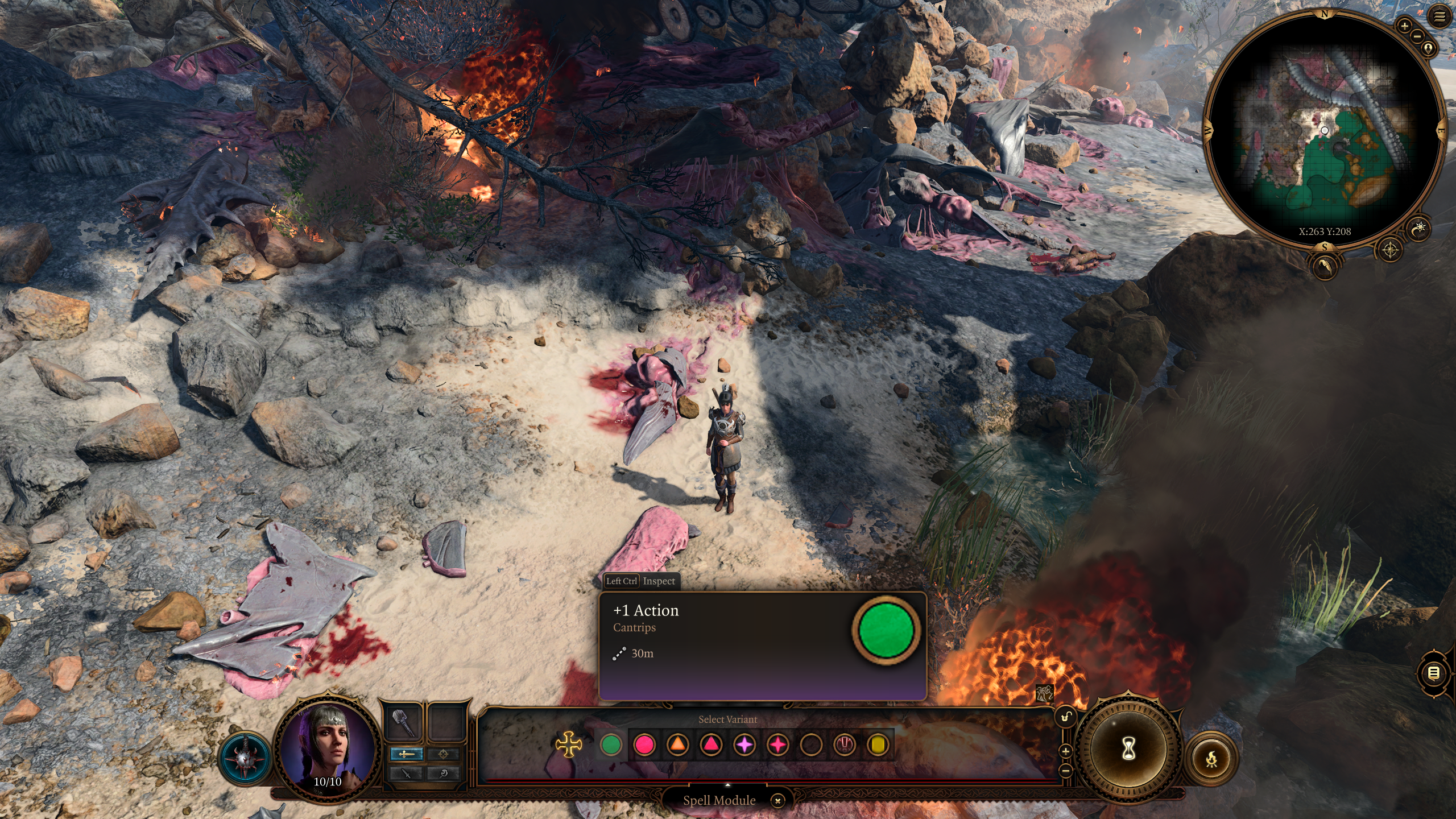Open the circular minimap

click(x=1324, y=131)
